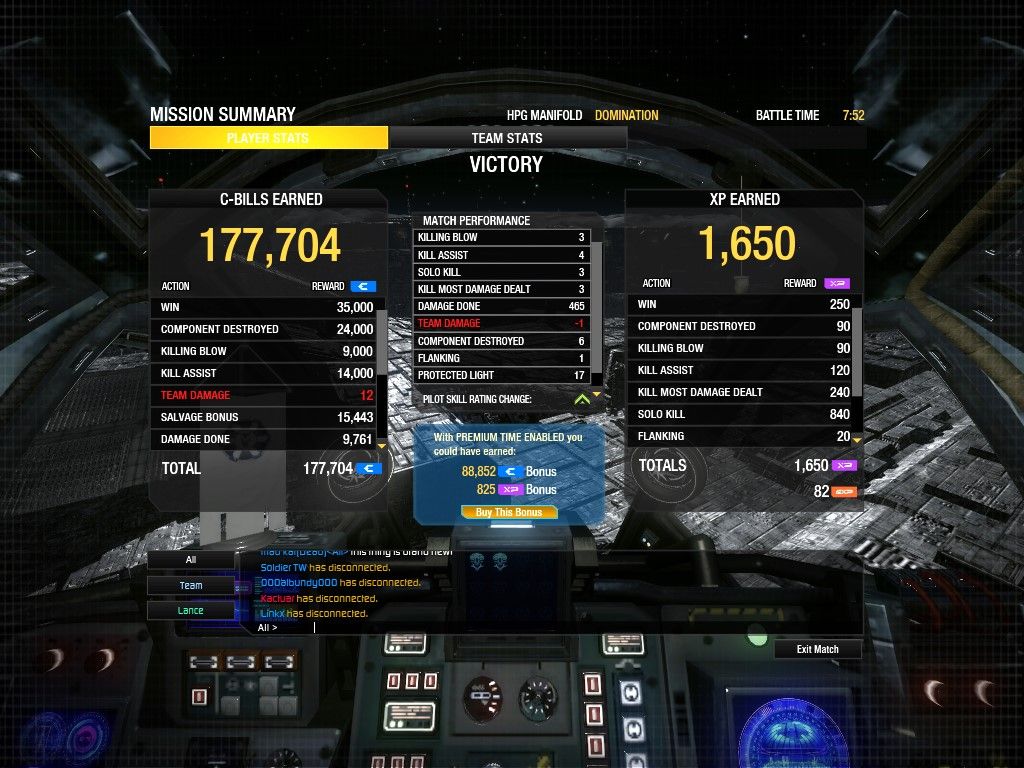1024x768 pixels.
Task: Switch chat to Team channel
Action: pyautogui.click(x=190, y=585)
